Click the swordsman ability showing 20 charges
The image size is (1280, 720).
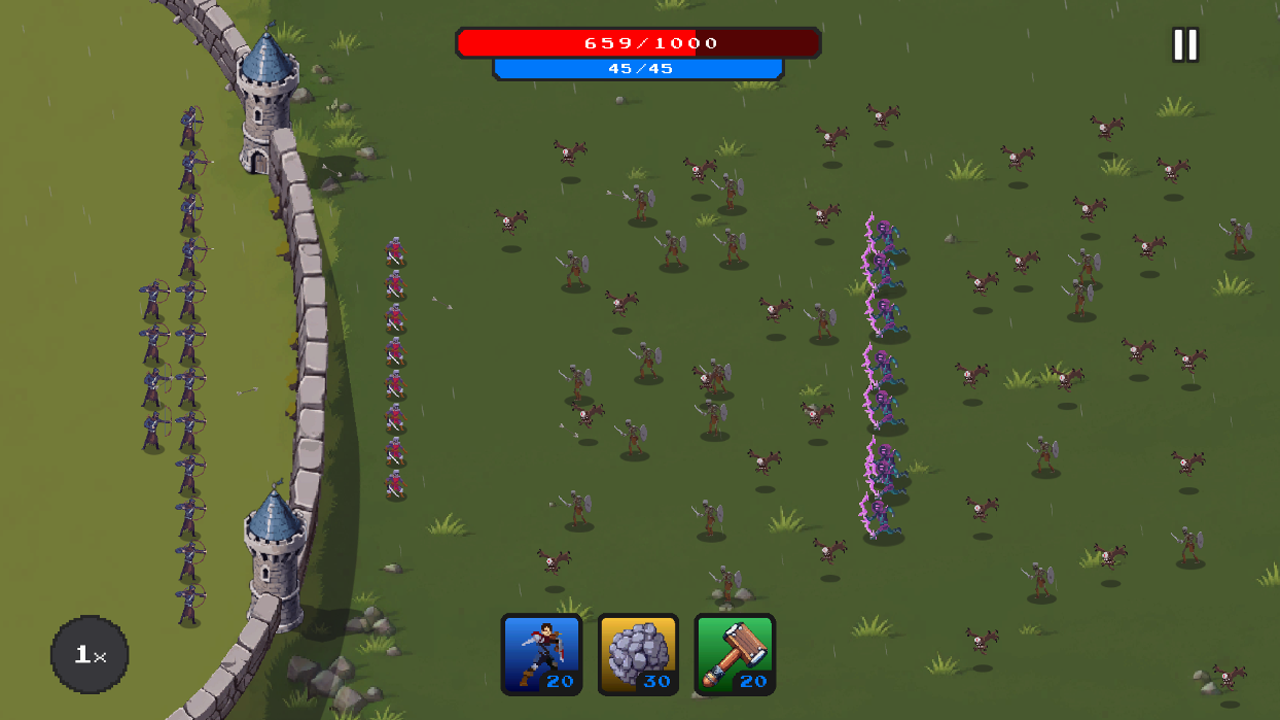tap(541, 655)
